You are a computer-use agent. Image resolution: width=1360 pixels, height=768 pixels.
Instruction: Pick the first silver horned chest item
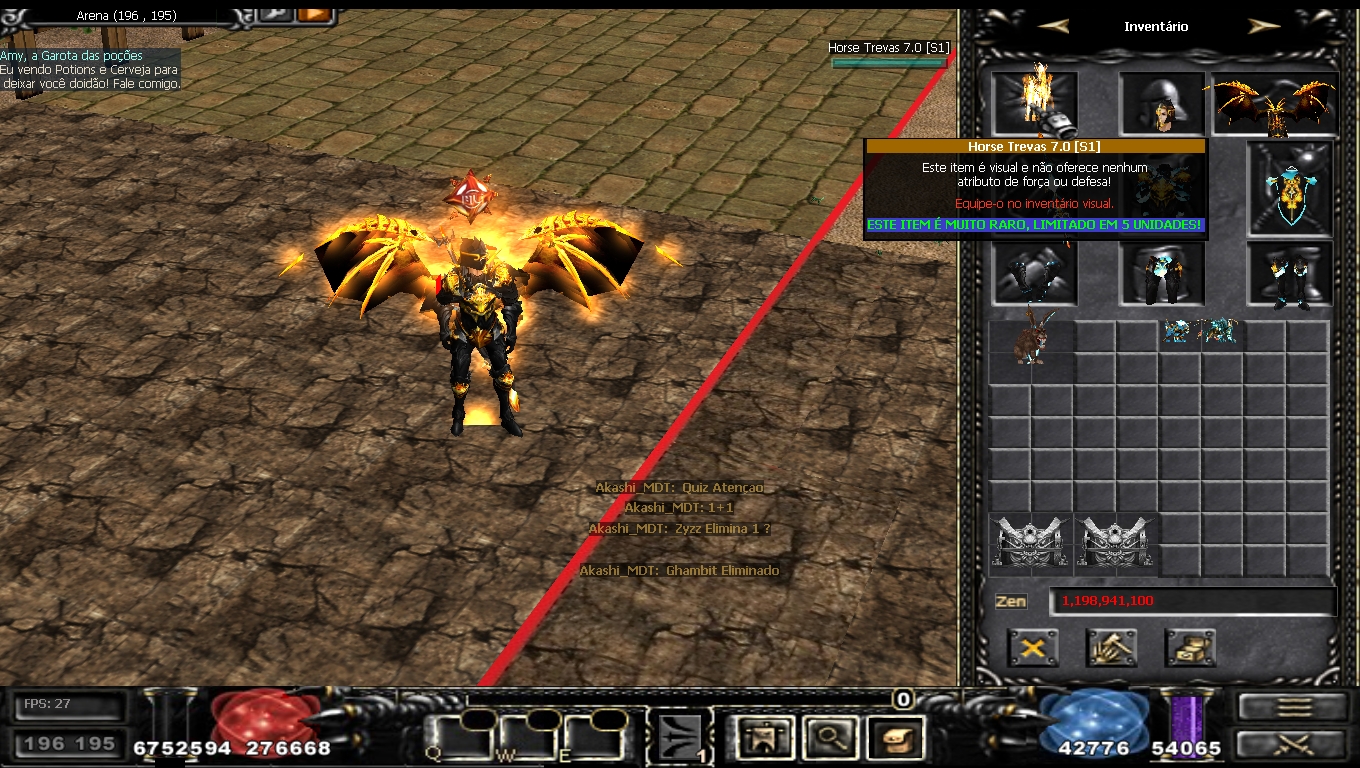pos(1031,544)
